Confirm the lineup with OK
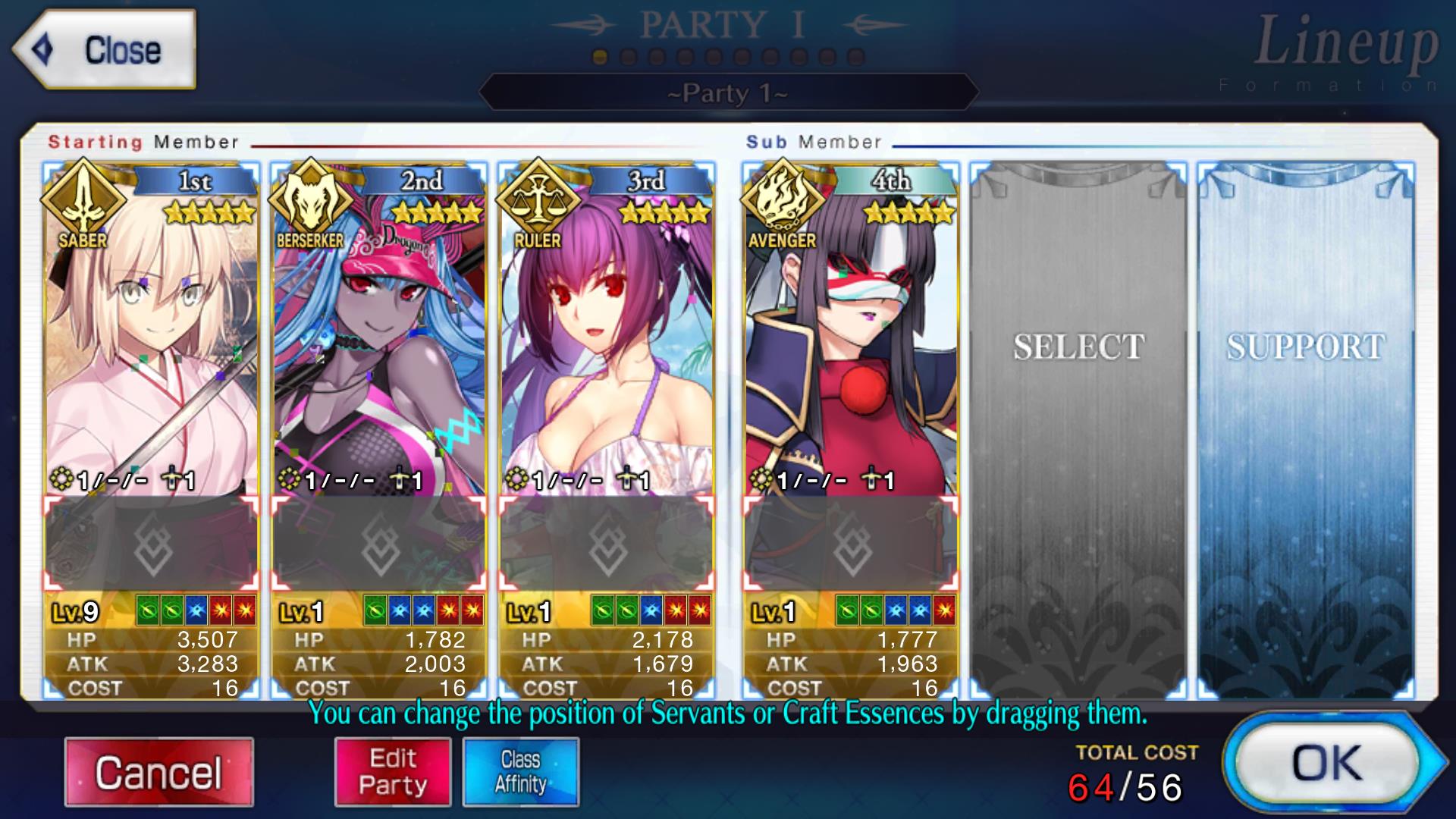Screen dimensions: 1456x819 1329,763
